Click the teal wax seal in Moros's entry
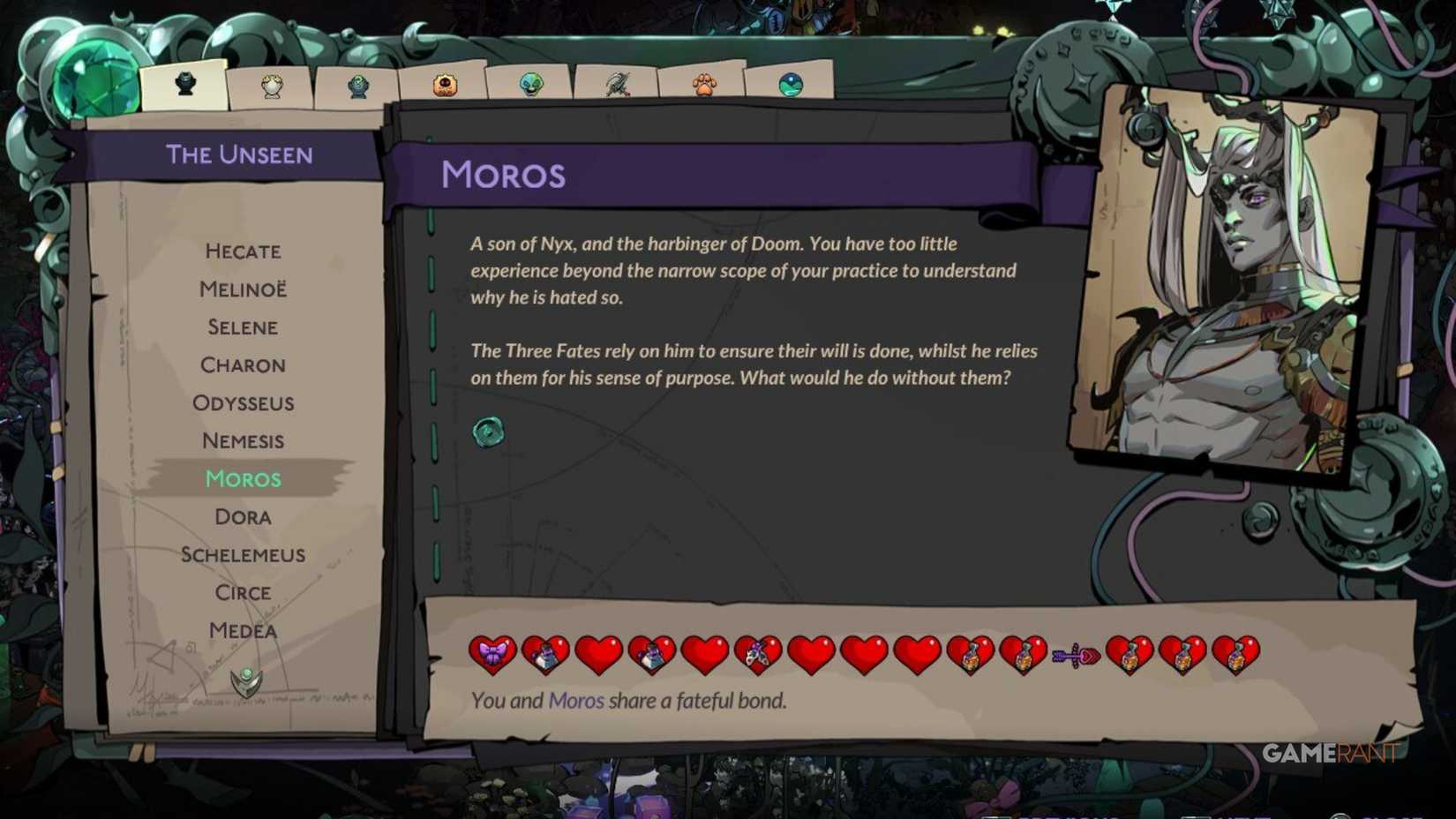The height and width of the screenshot is (819, 1456). click(x=486, y=432)
